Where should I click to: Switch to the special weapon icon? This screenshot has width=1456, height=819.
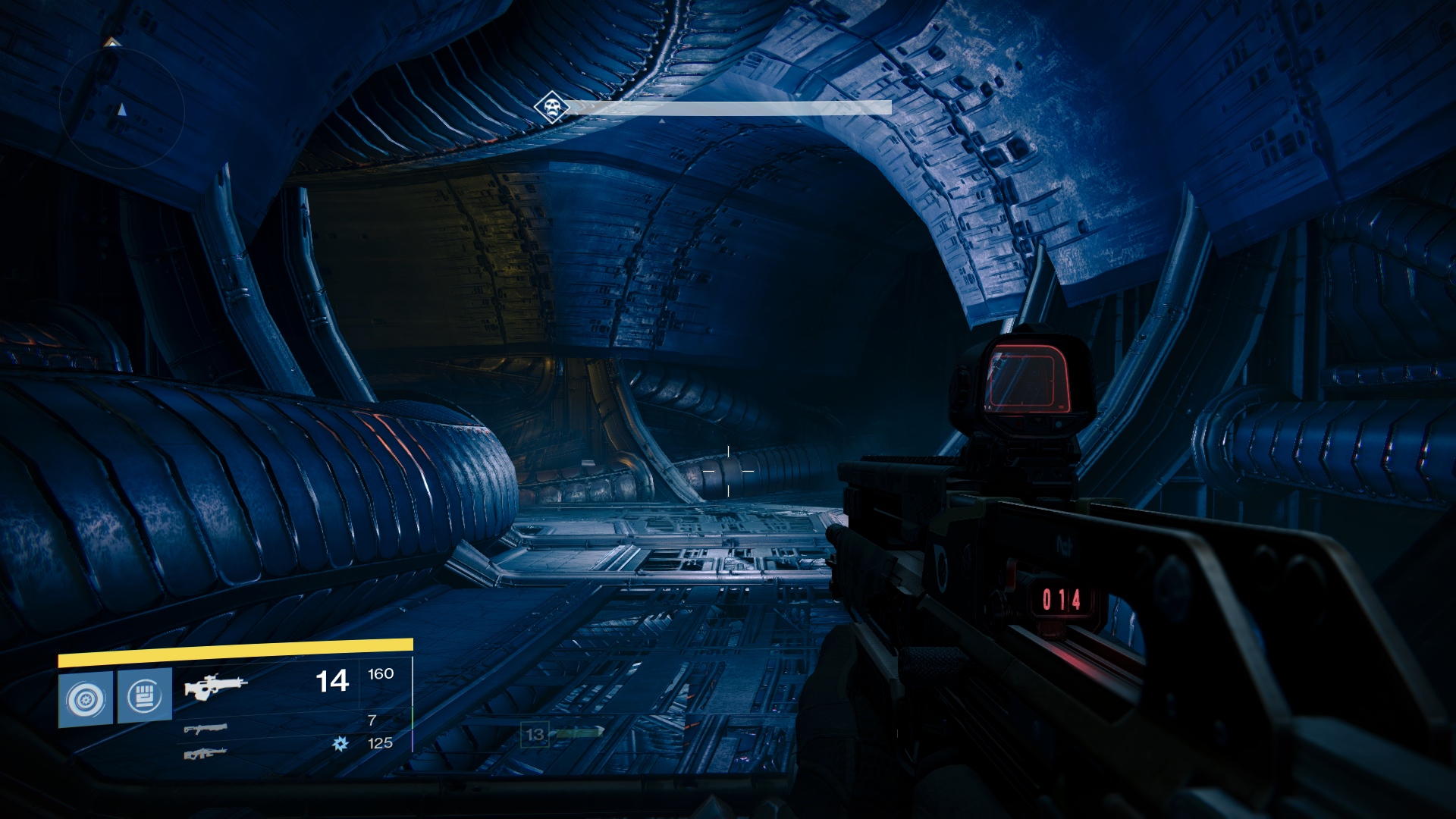[206, 730]
